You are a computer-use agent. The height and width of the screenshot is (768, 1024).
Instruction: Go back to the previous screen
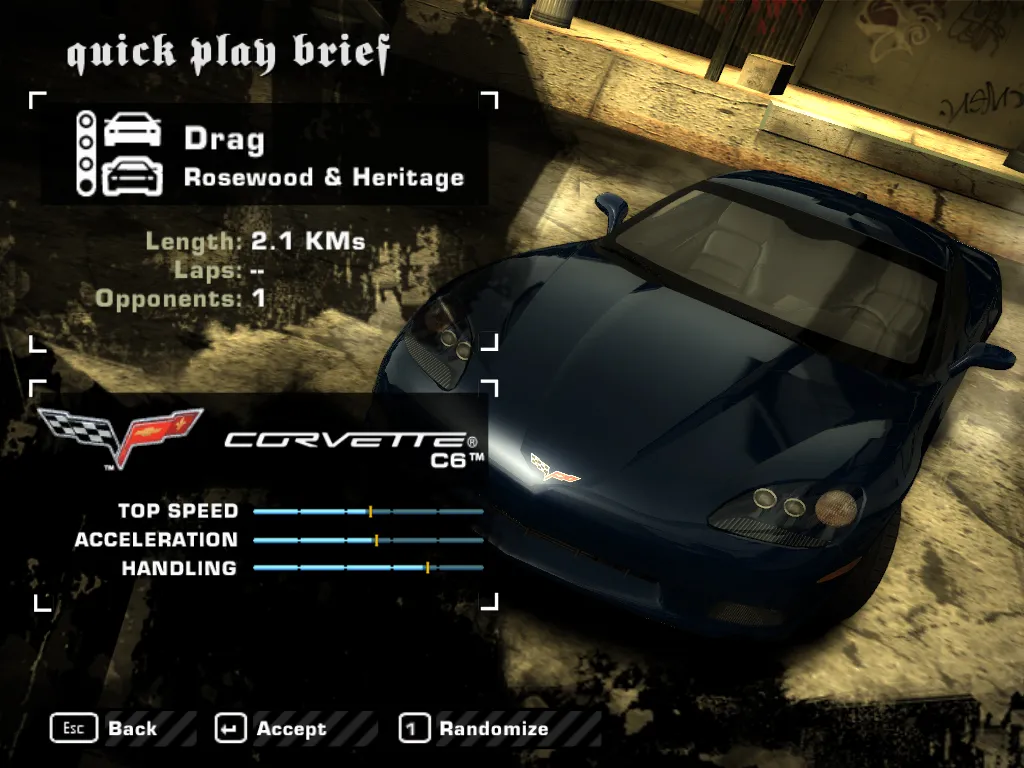[x=105, y=729]
